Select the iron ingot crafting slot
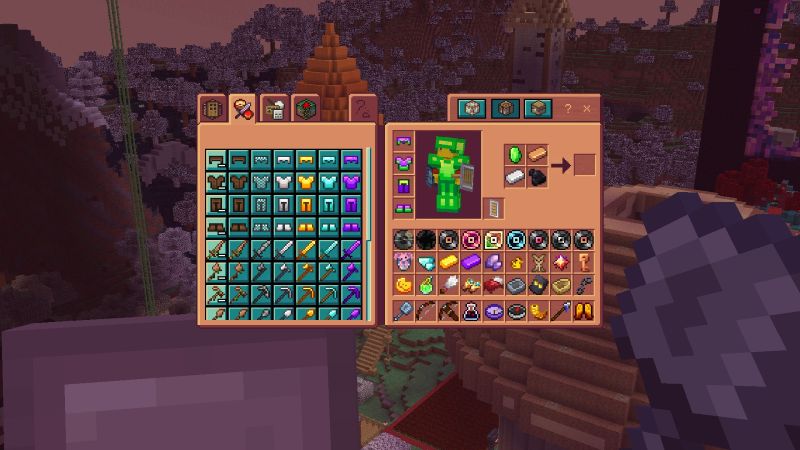This screenshot has height=450, width=800. (x=516, y=177)
